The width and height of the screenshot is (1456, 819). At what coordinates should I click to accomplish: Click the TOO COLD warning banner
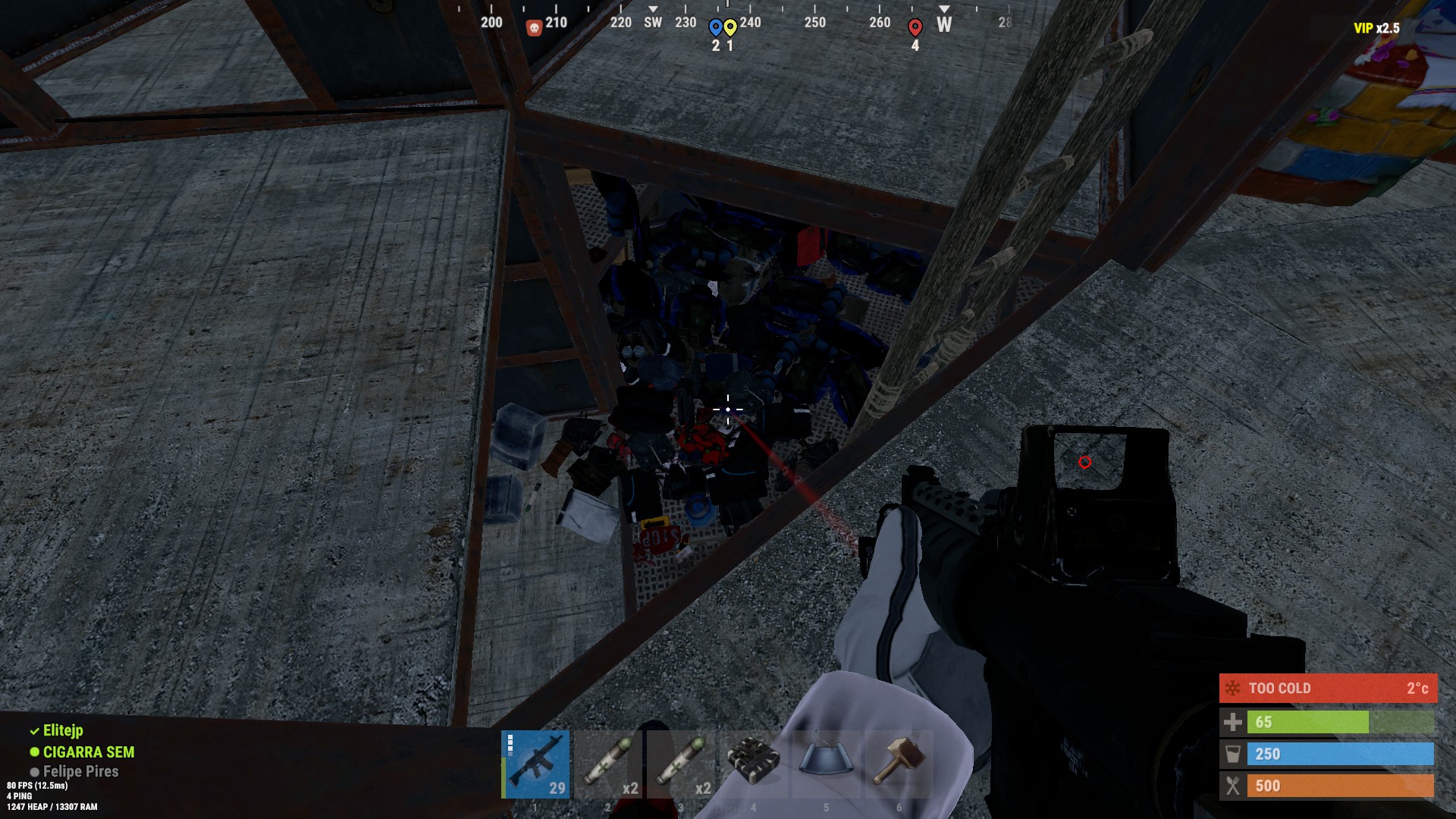pos(1327,689)
